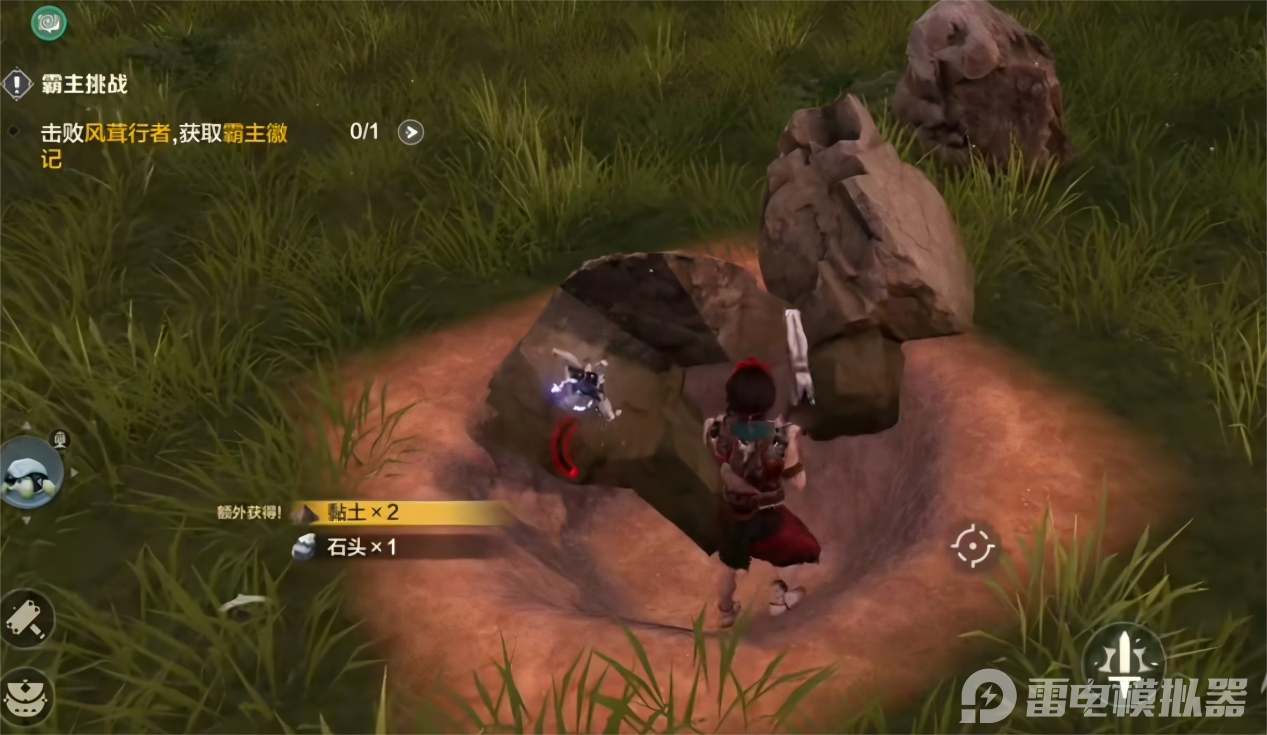
Task: Open the hammer build tool button
Action: (25, 619)
